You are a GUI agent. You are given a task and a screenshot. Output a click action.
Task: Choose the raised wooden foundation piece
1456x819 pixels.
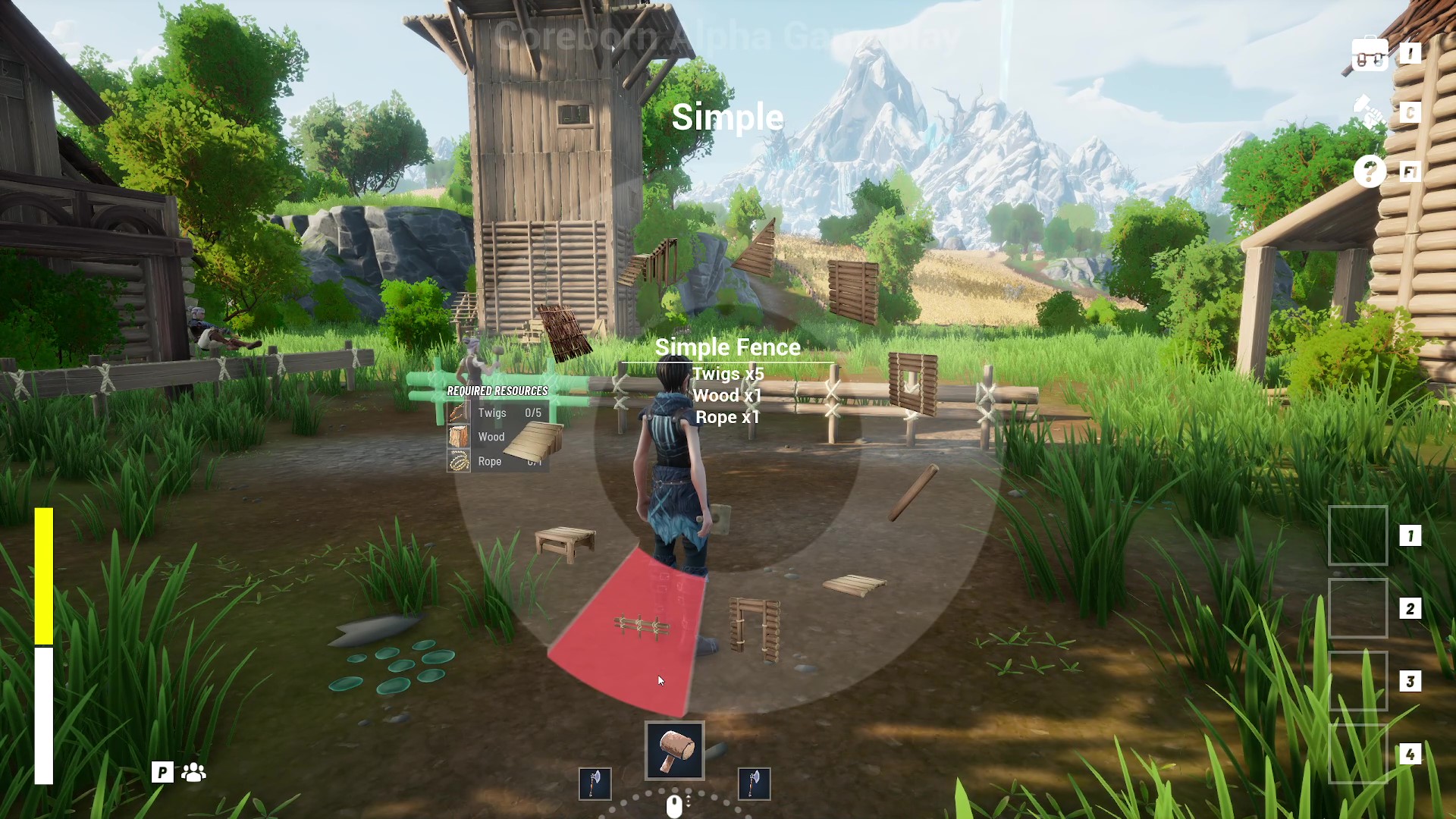pyautogui.click(x=565, y=543)
